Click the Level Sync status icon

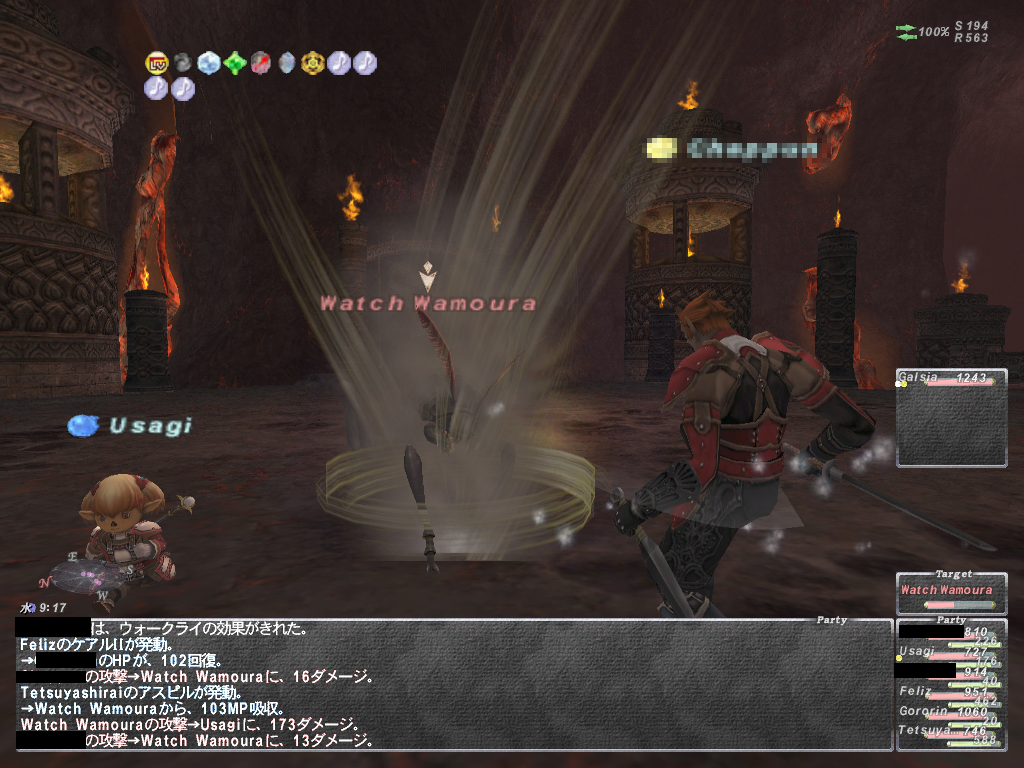tap(156, 63)
